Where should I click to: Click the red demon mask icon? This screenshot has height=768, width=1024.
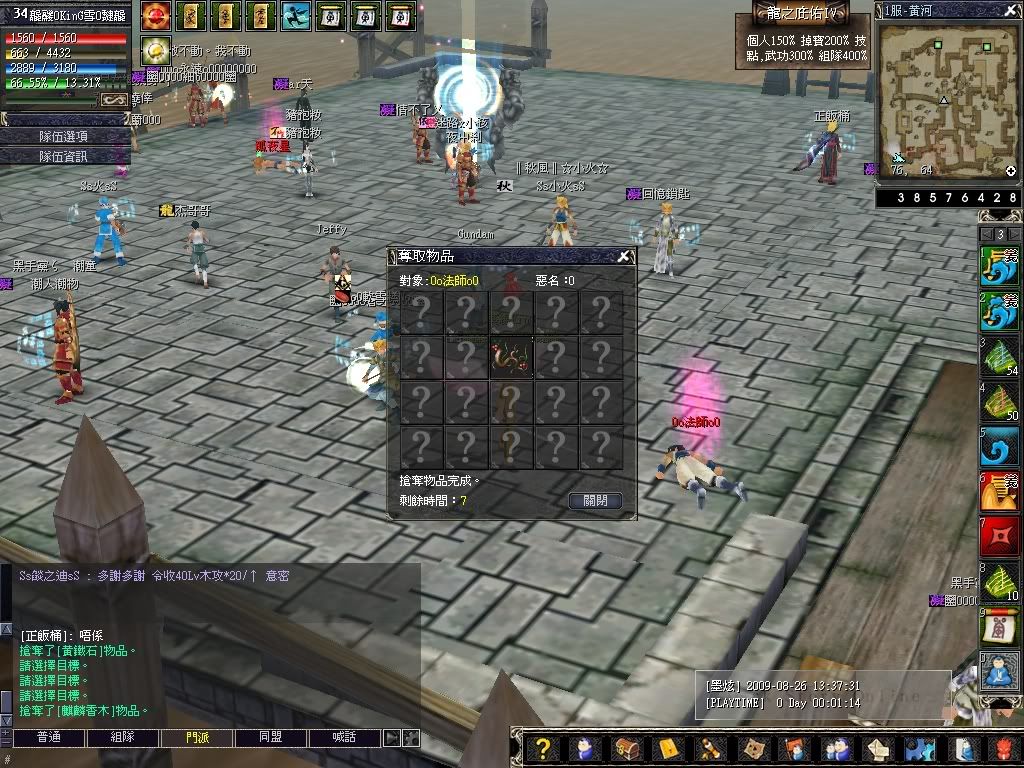coord(1003,748)
